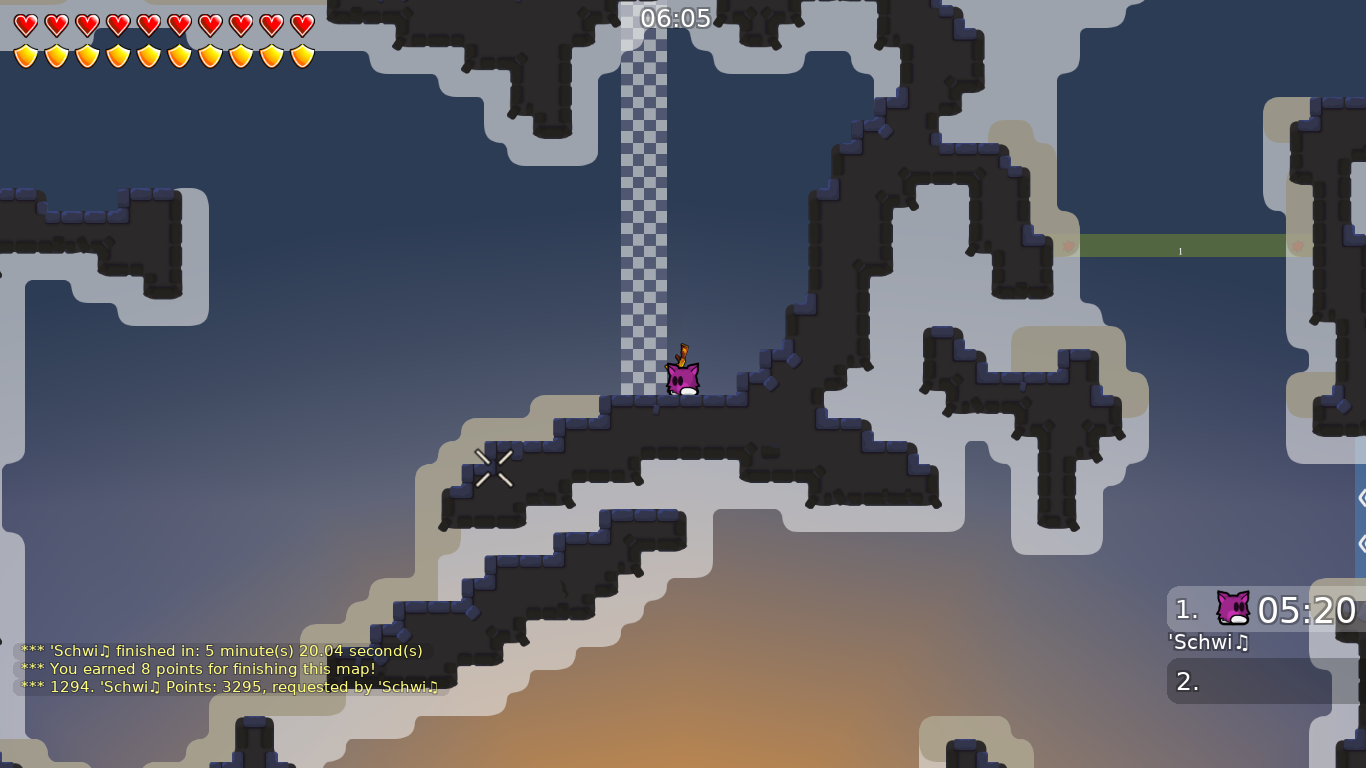Click the green laser bar labeled 1
The height and width of the screenshot is (768, 1366).
[x=1180, y=246]
